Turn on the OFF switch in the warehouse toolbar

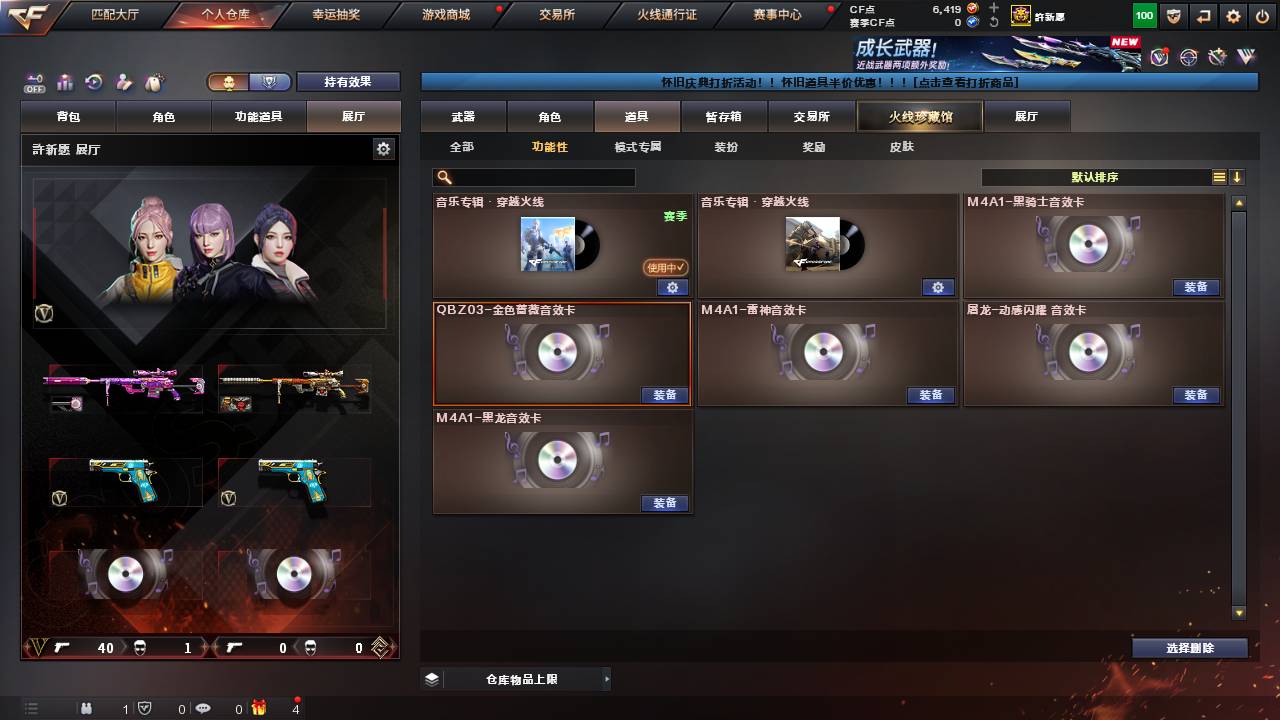[x=37, y=82]
